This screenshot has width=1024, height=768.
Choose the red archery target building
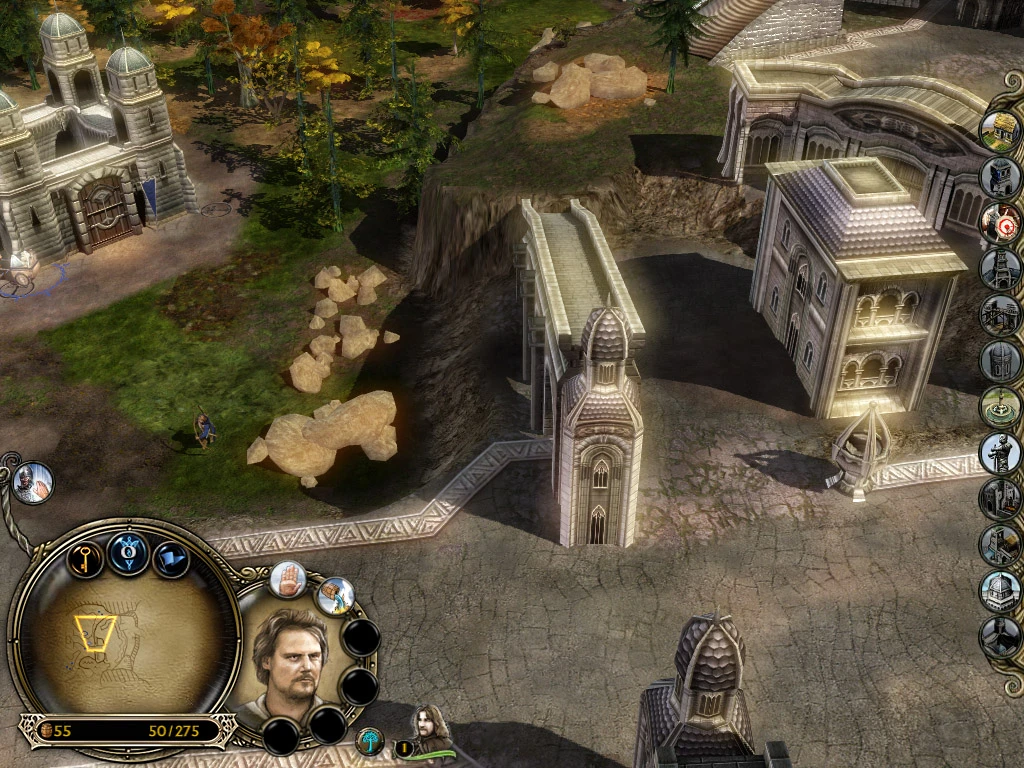pyautogui.click(x=999, y=223)
